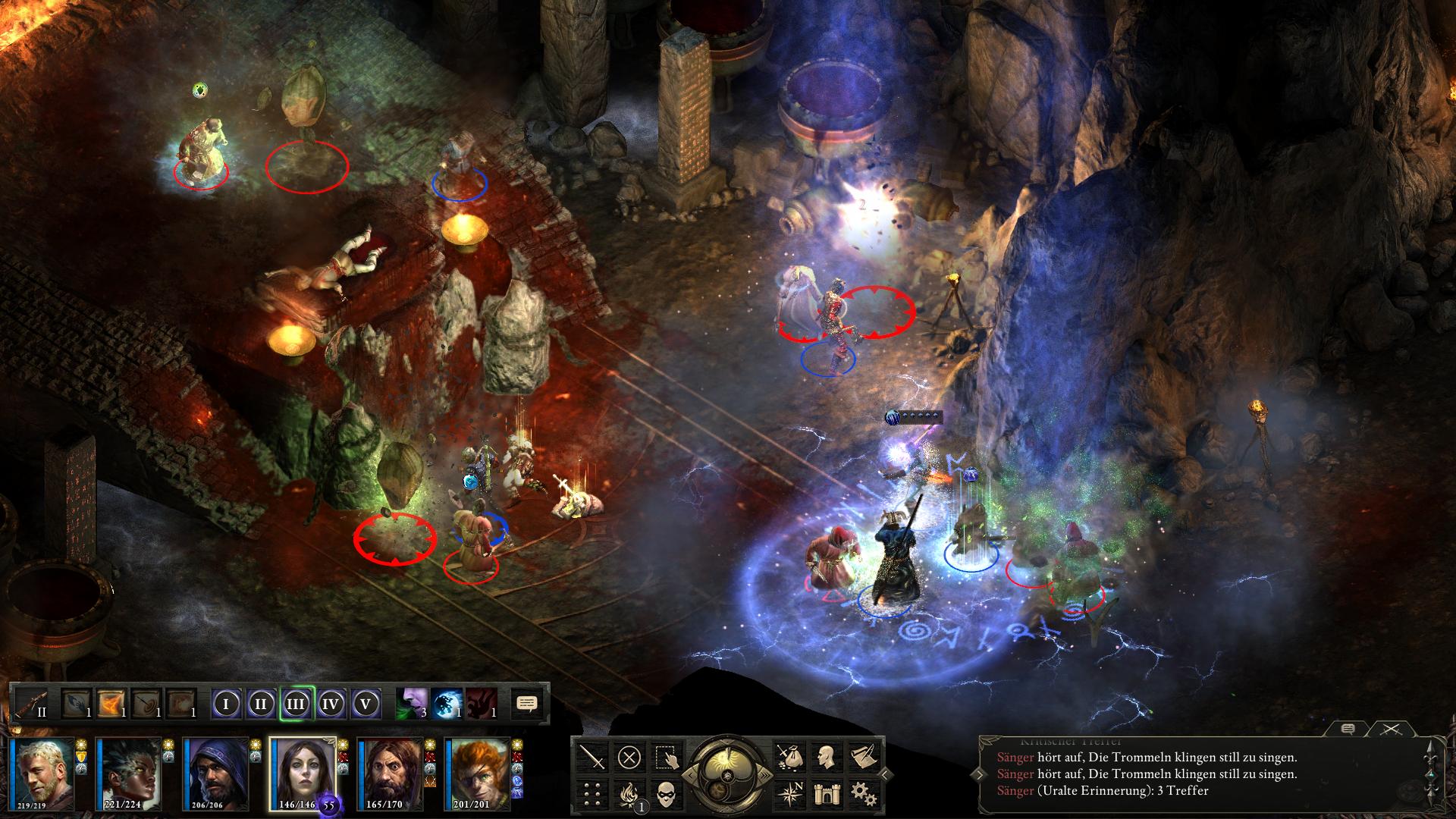Switch the rifle weapon set
The height and width of the screenshot is (819, 1456).
(x=32, y=704)
